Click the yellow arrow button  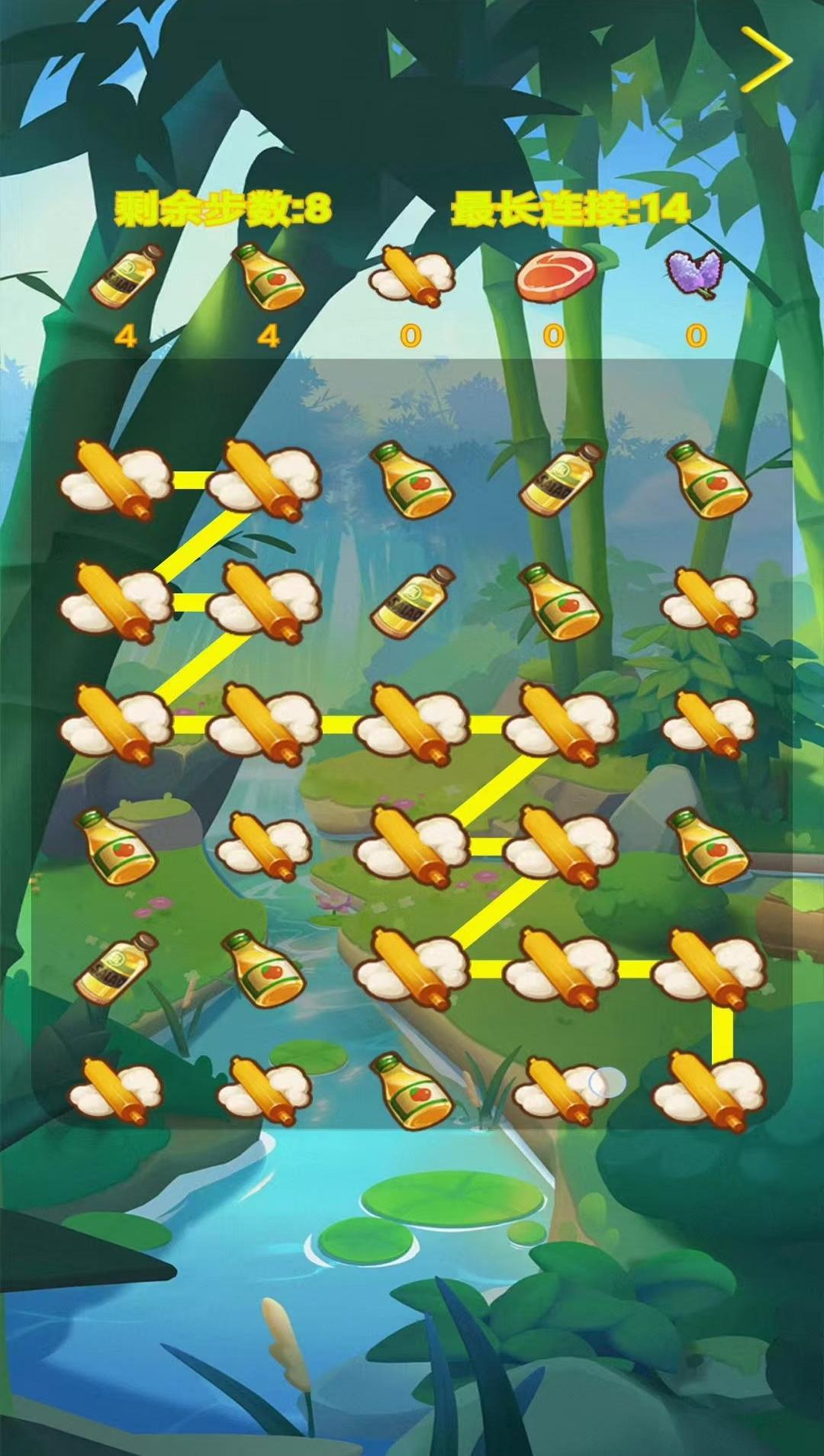[766, 59]
